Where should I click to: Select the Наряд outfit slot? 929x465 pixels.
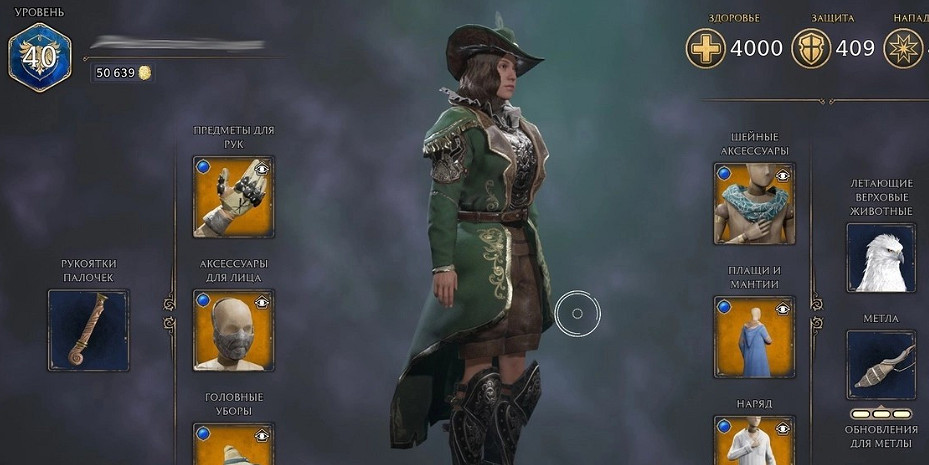pyautogui.click(x=753, y=442)
